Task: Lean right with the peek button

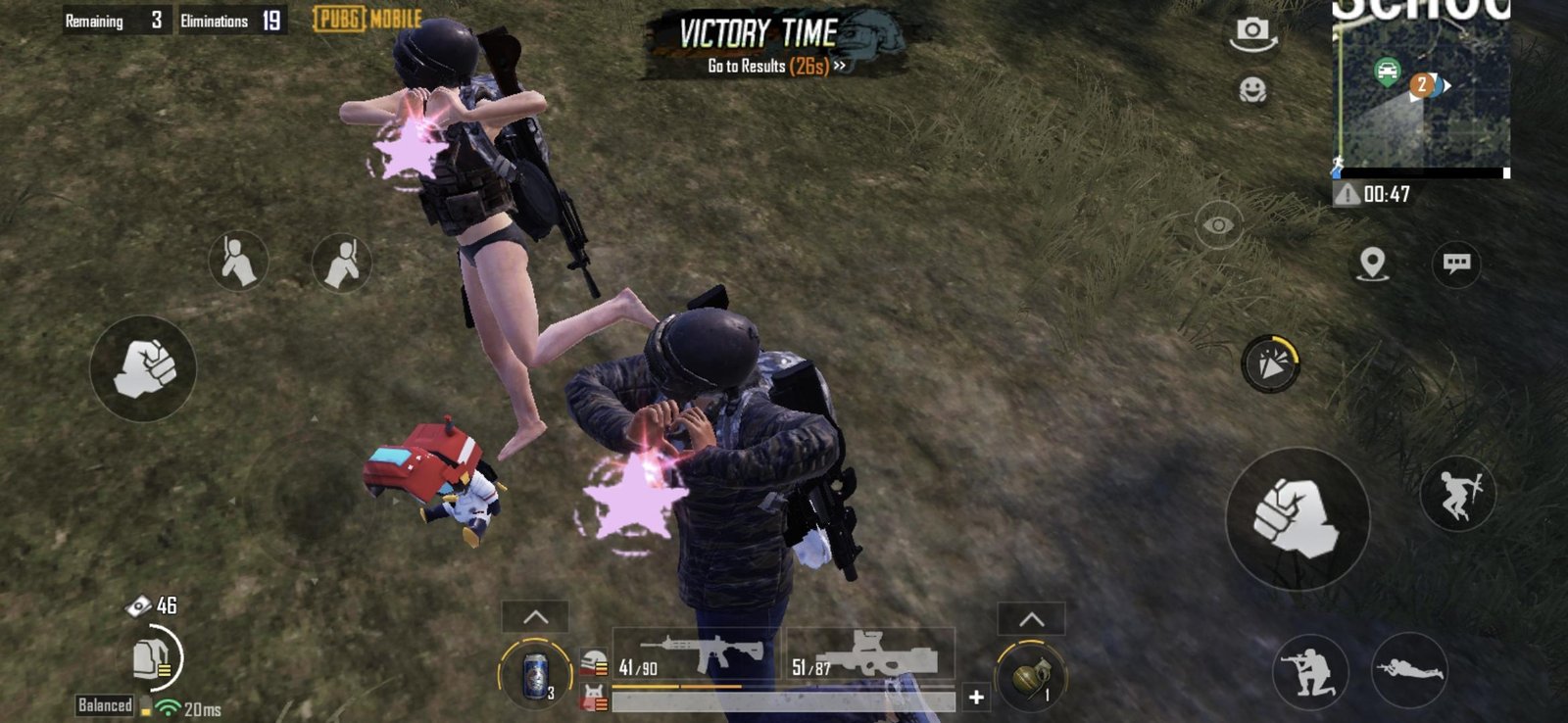Action: [x=341, y=263]
